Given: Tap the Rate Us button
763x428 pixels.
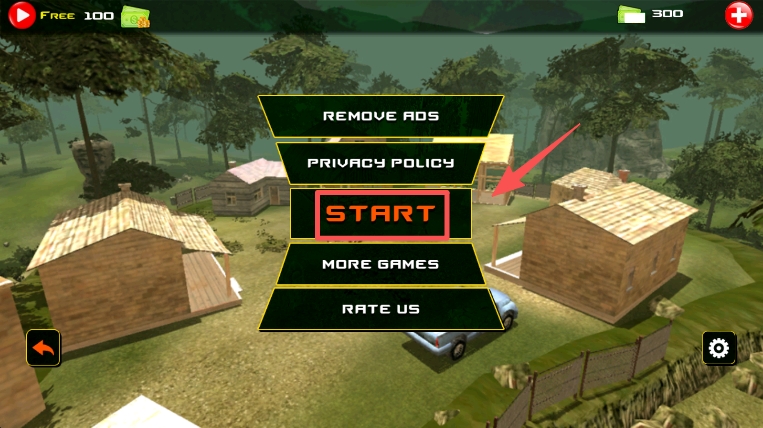Looking at the screenshot, I should 381,309.
